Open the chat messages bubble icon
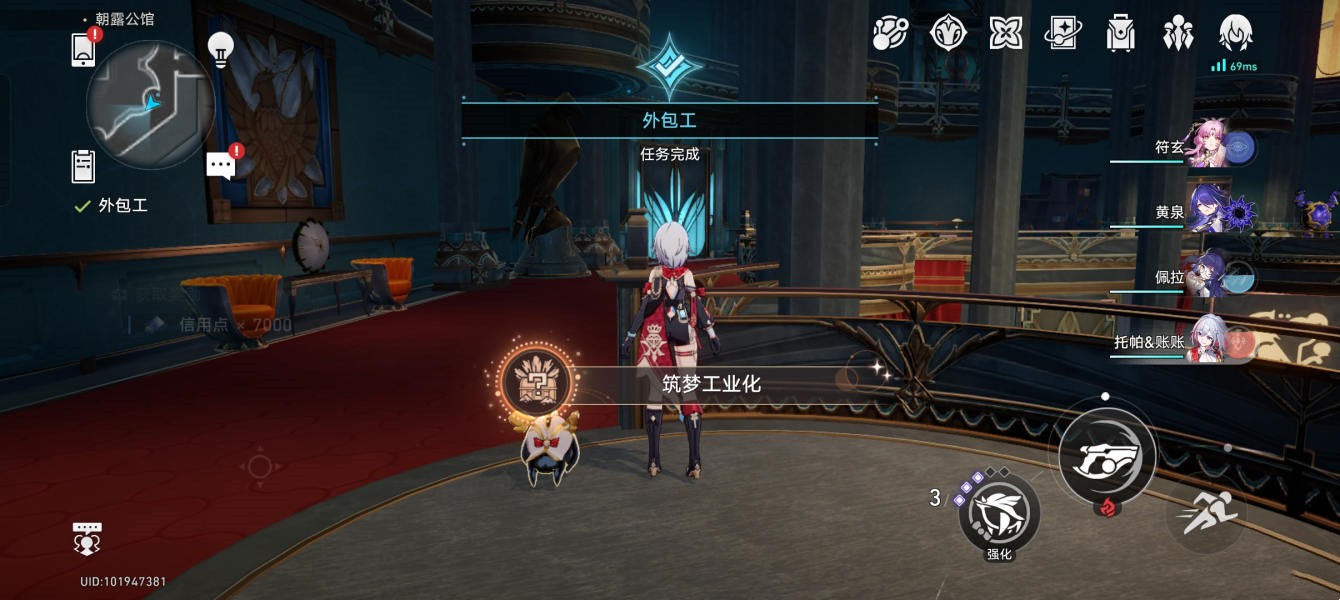This screenshot has height=600, width=1340. pos(221,165)
